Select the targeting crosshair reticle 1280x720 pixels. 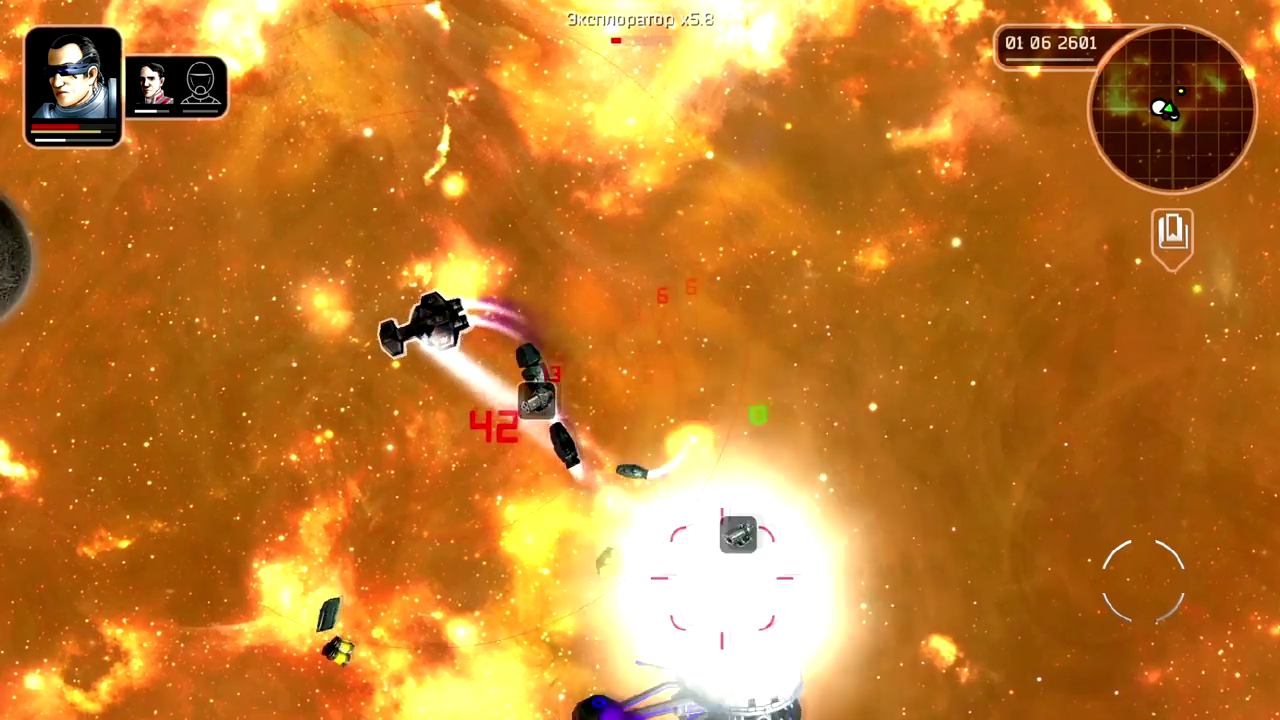tap(722, 580)
